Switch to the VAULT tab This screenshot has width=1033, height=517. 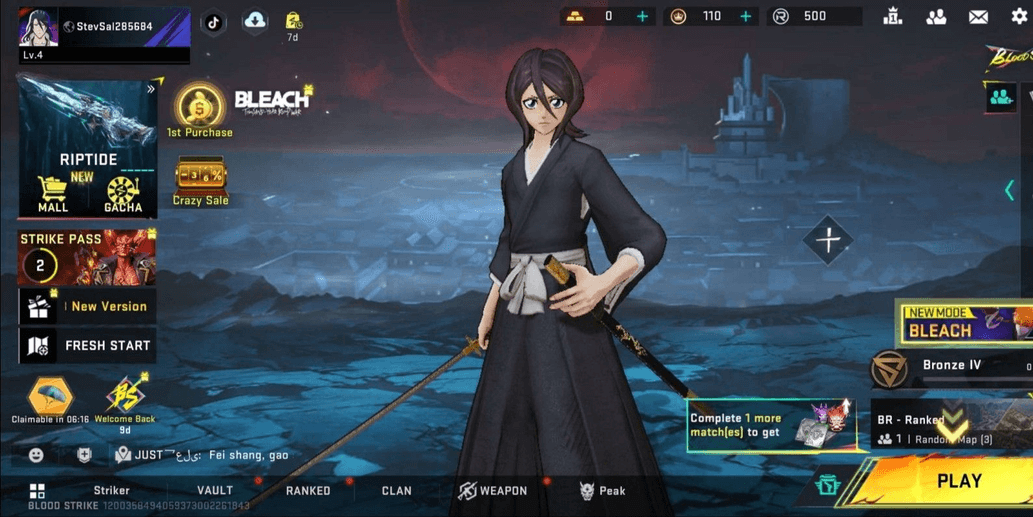(x=215, y=491)
